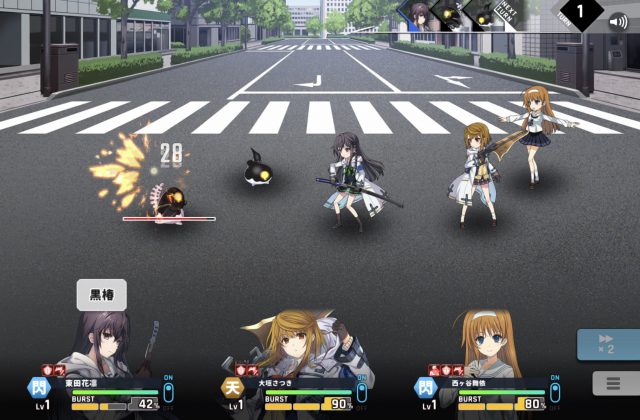Click the dark-haired girl in the turn order
Screen dimensions: 640x420
tap(420, 14)
